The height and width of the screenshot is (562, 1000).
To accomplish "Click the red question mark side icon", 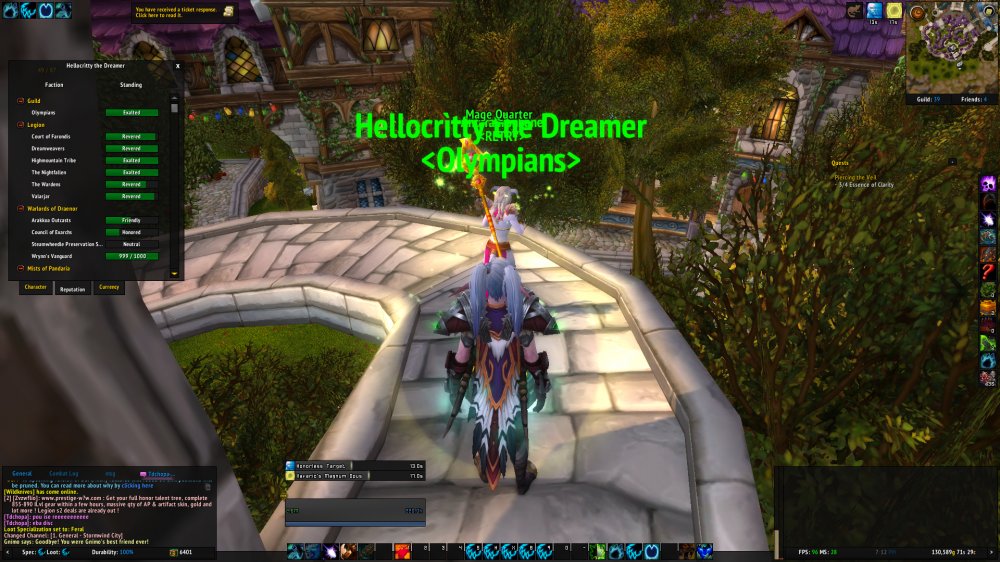I will pos(987,272).
